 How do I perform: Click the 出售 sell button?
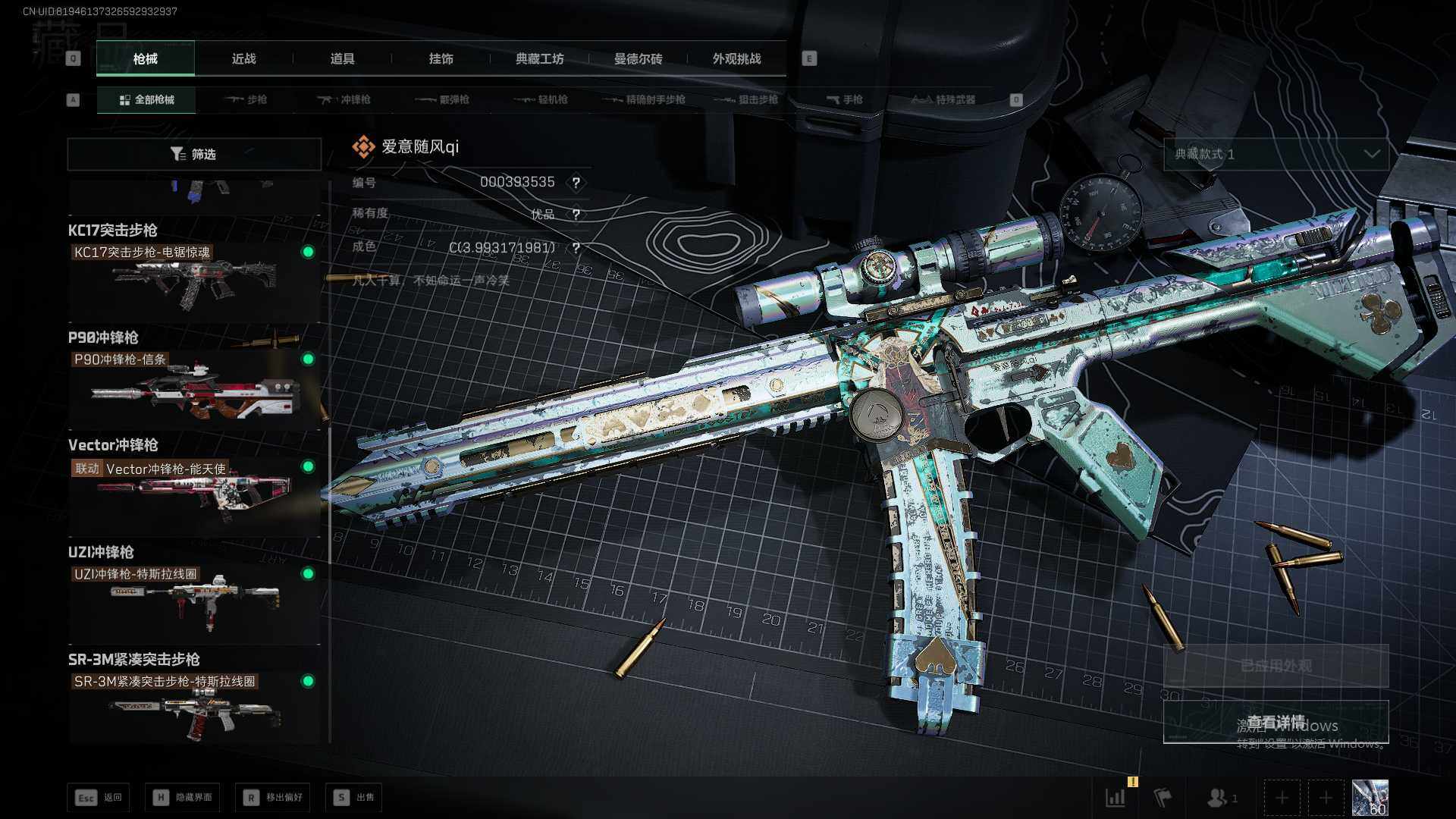(353, 797)
